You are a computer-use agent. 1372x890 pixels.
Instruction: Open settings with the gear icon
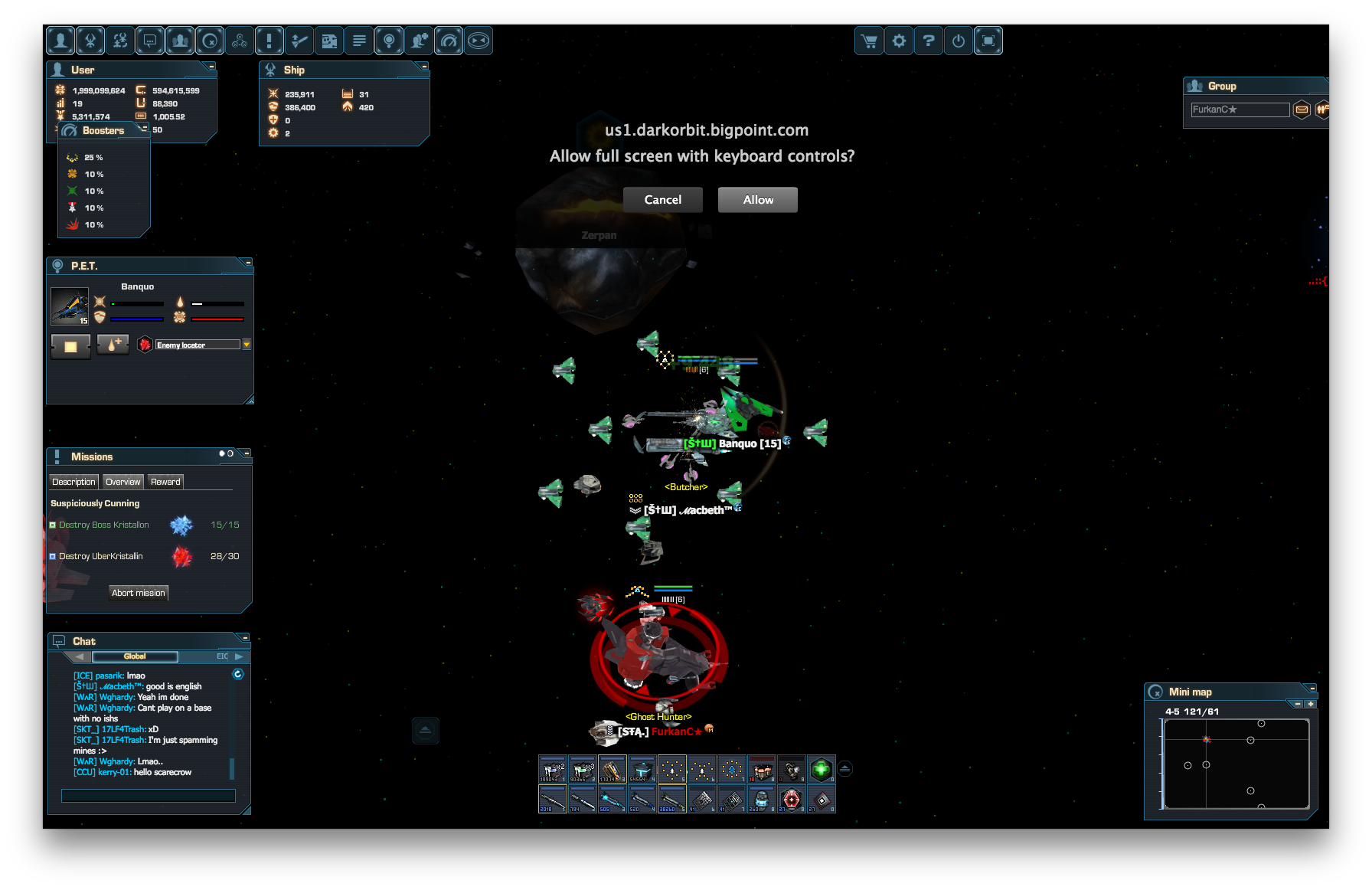coord(899,41)
